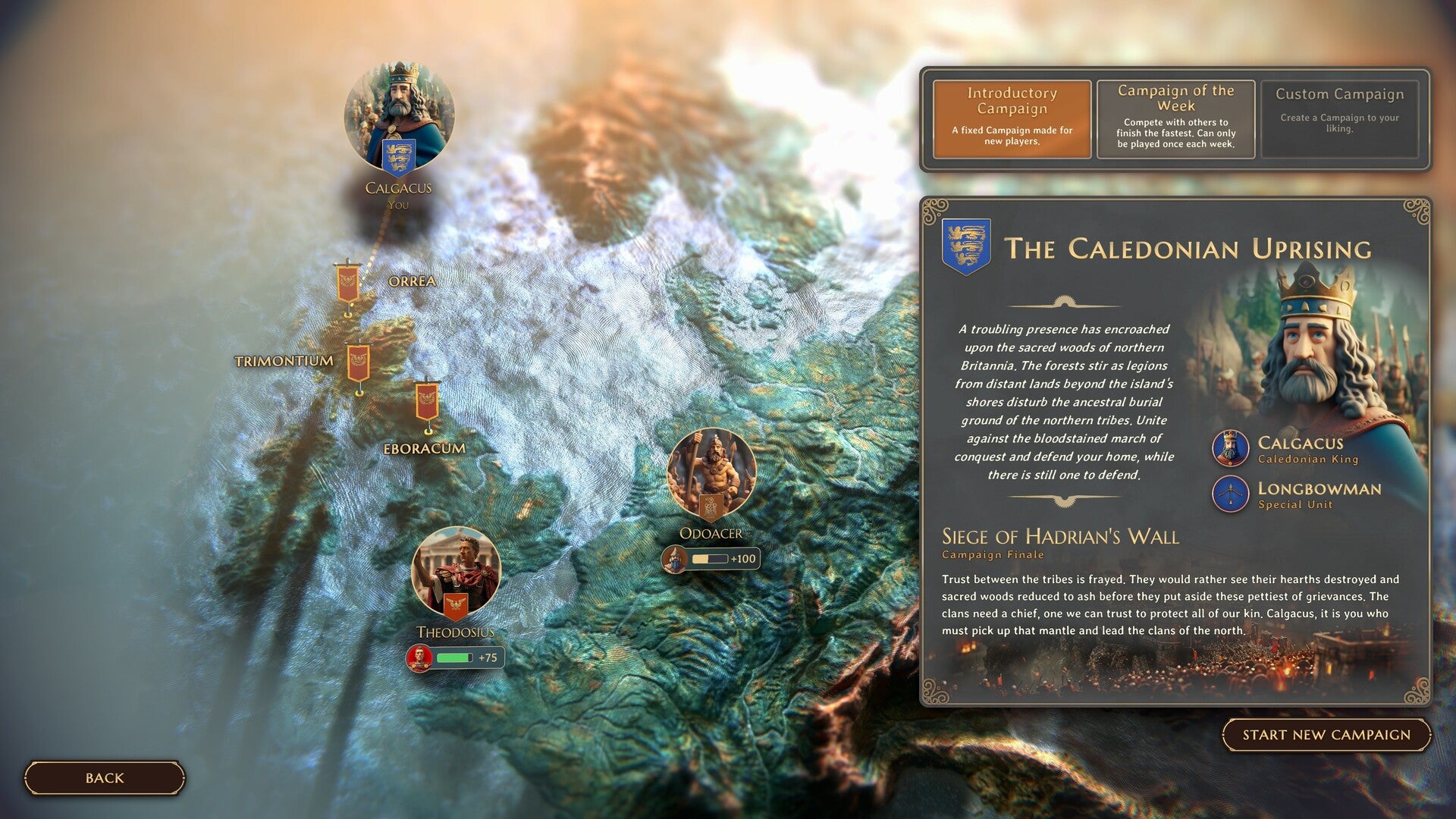This screenshot has width=1456, height=819.
Task: Click the Orrea mission banner
Action: pyautogui.click(x=349, y=281)
